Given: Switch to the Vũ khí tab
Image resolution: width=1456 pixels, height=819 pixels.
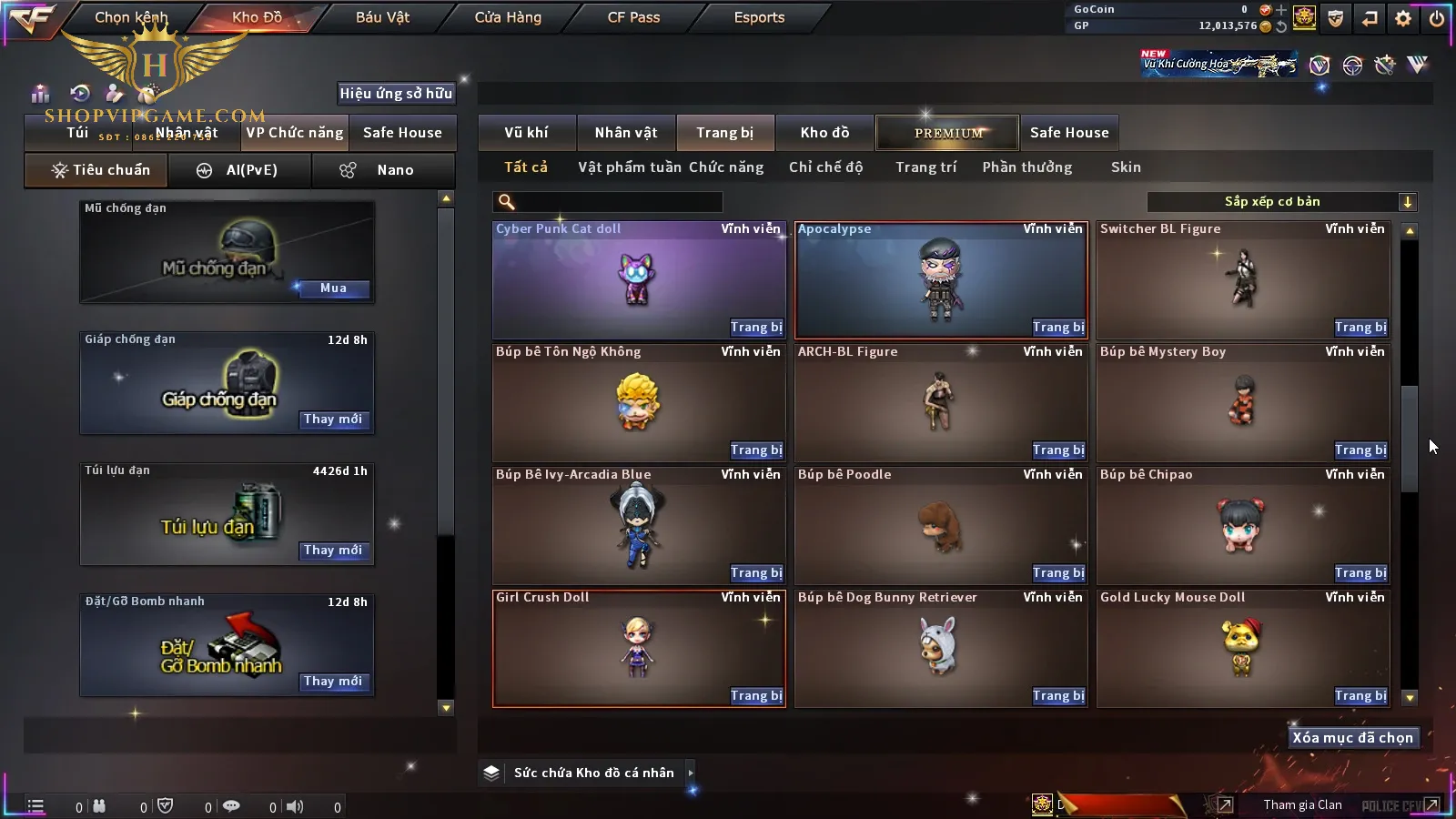Looking at the screenshot, I should [x=526, y=133].
